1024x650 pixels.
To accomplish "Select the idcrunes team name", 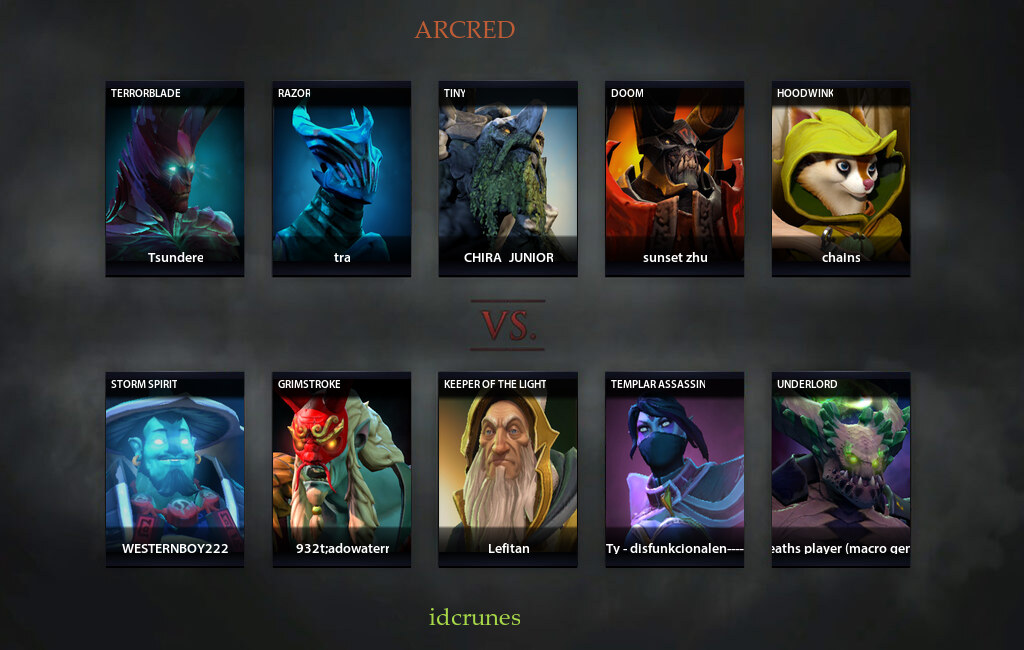I will click(475, 617).
